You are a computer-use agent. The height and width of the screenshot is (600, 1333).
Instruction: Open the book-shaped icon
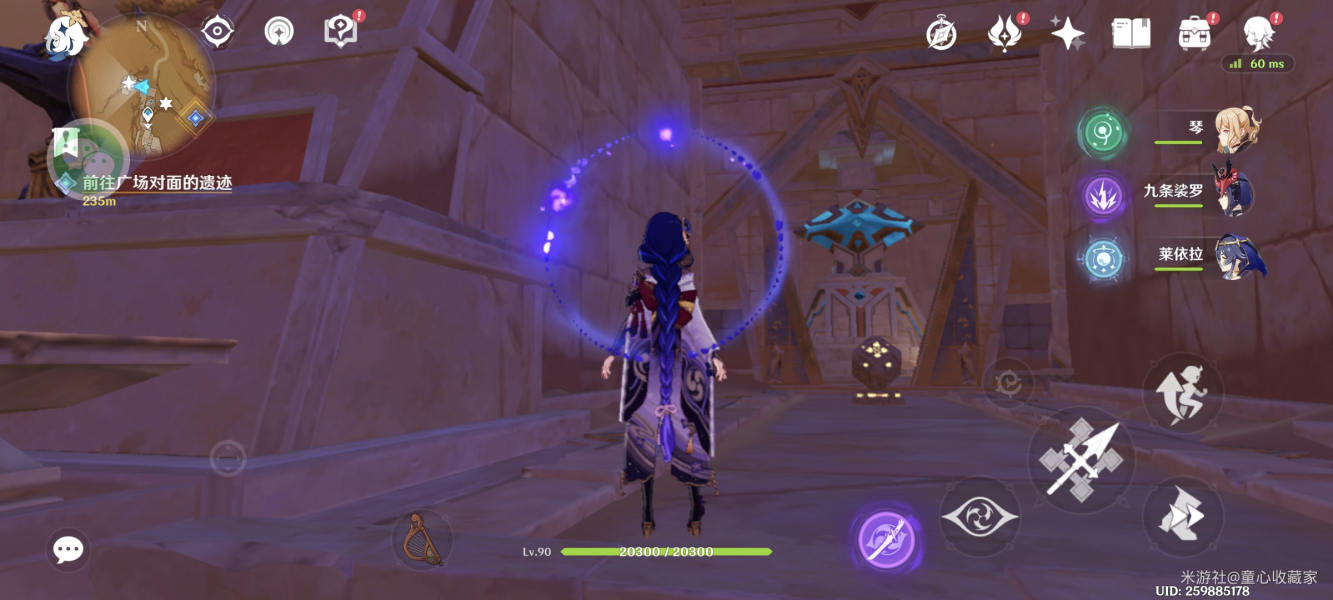(1130, 34)
